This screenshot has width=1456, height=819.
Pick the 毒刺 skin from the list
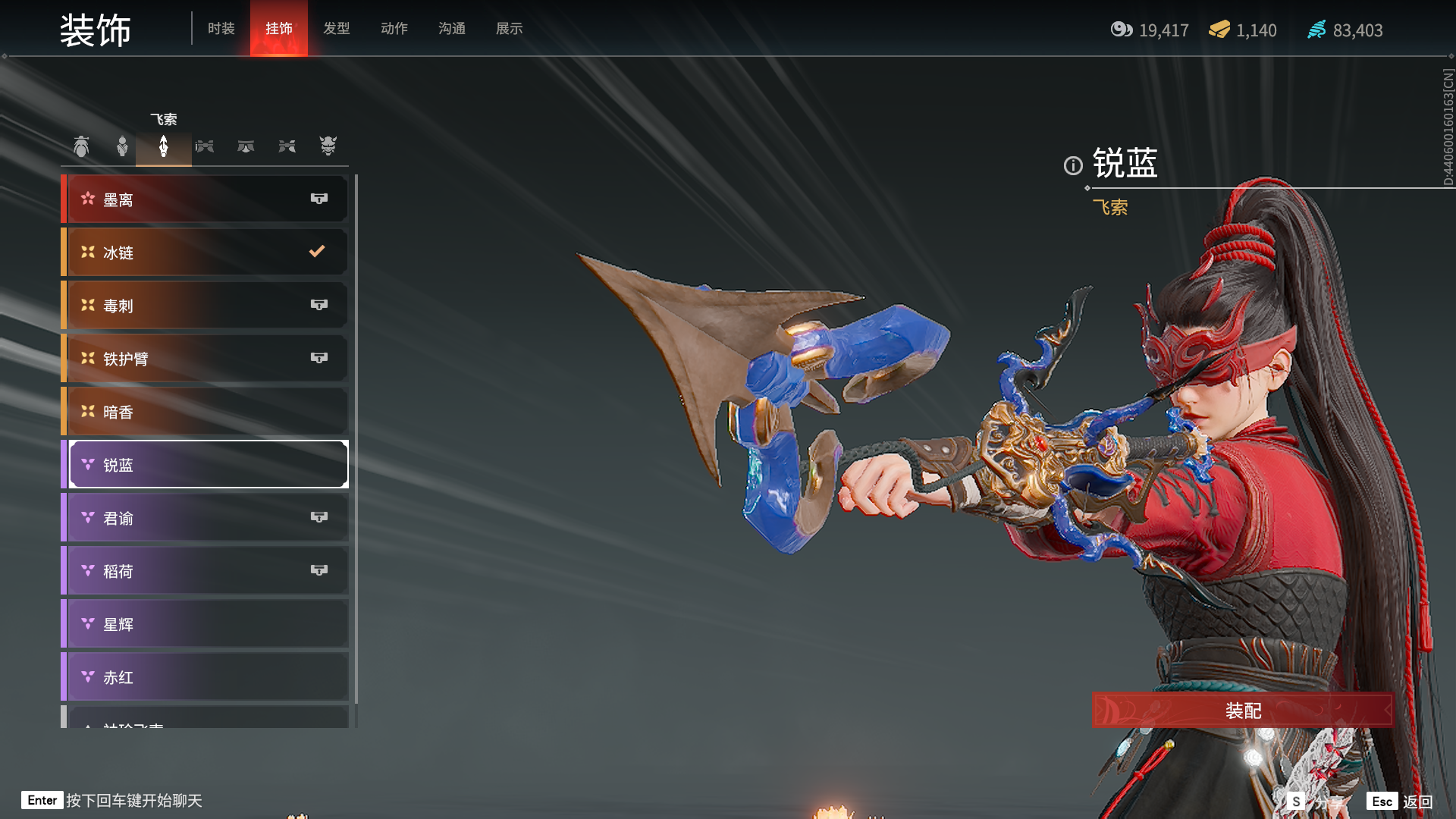tap(206, 306)
